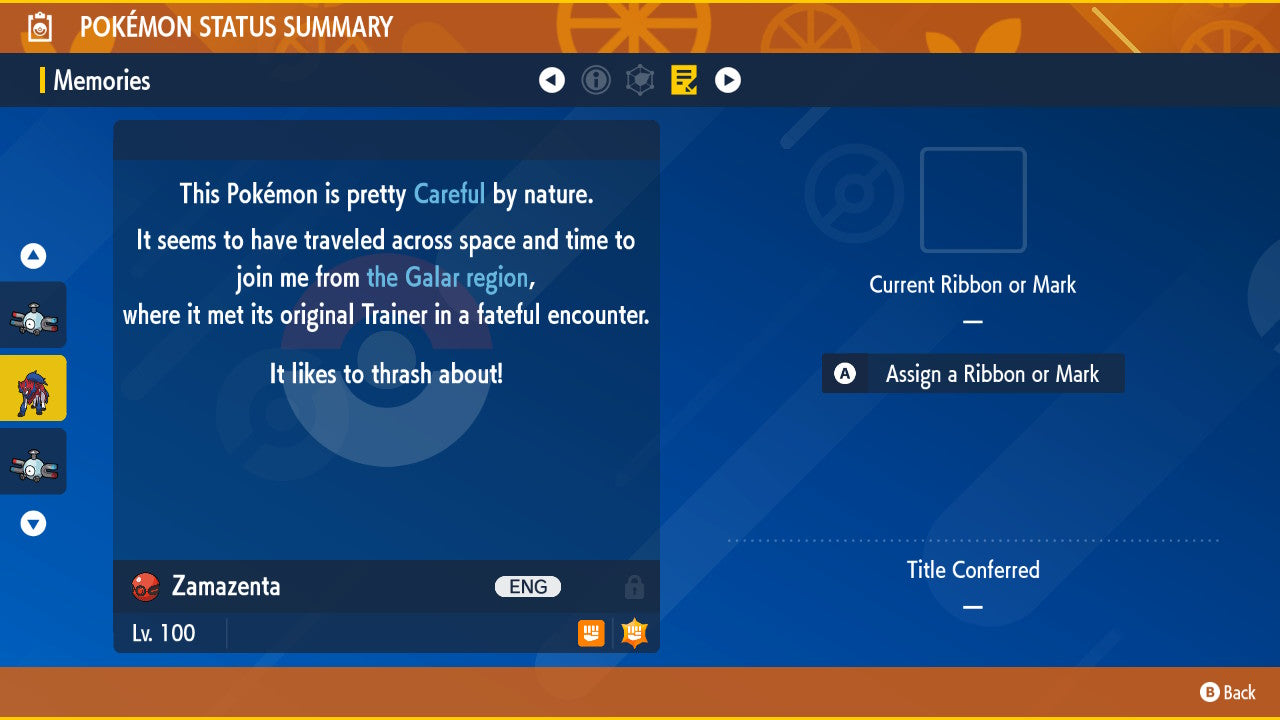Advance to the next summary page arrow
The height and width of the screenshot is (720, 1280).
728,80
